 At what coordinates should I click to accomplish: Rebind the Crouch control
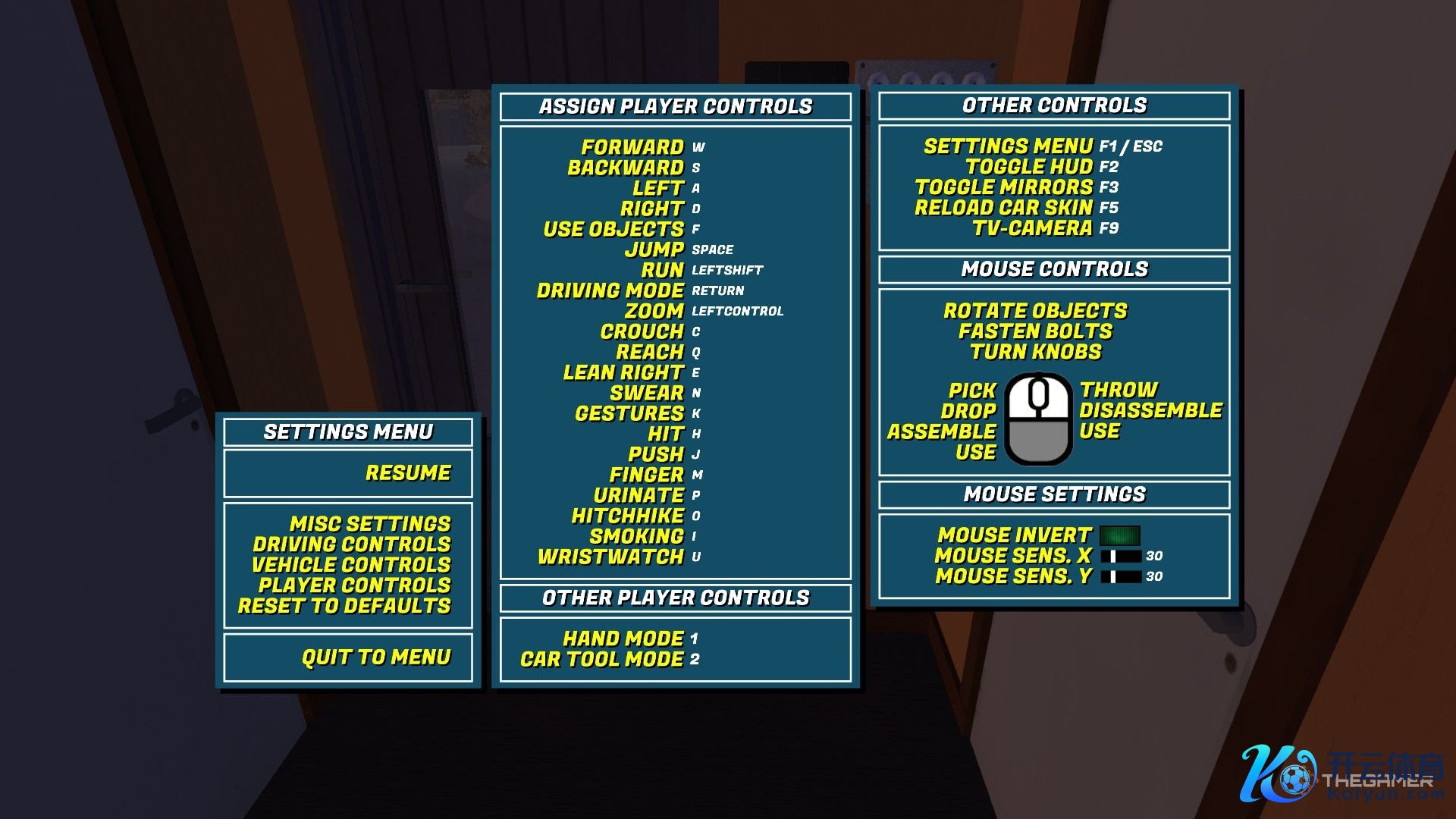696,332
